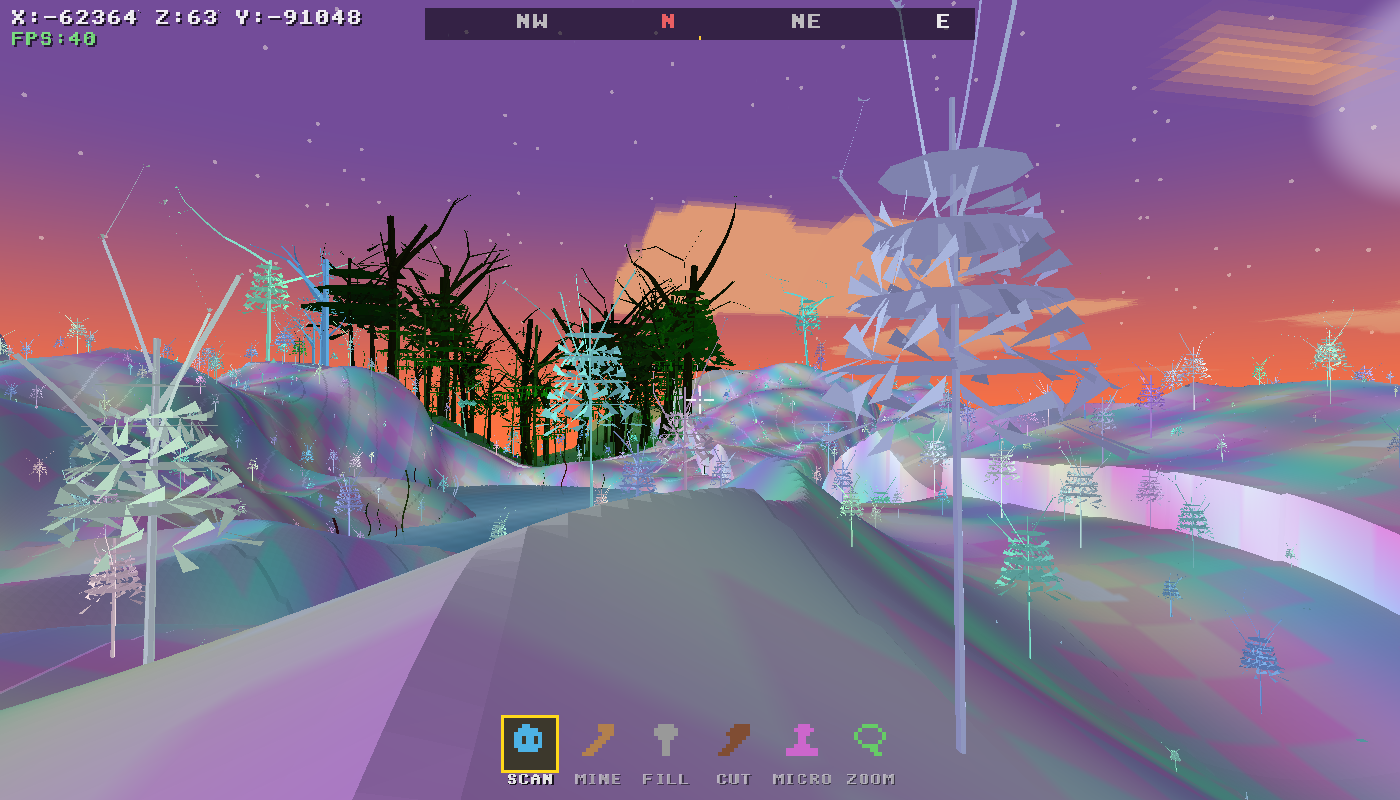
Task: Click the MINE text label under the hotbar
Action: (601, 778)
